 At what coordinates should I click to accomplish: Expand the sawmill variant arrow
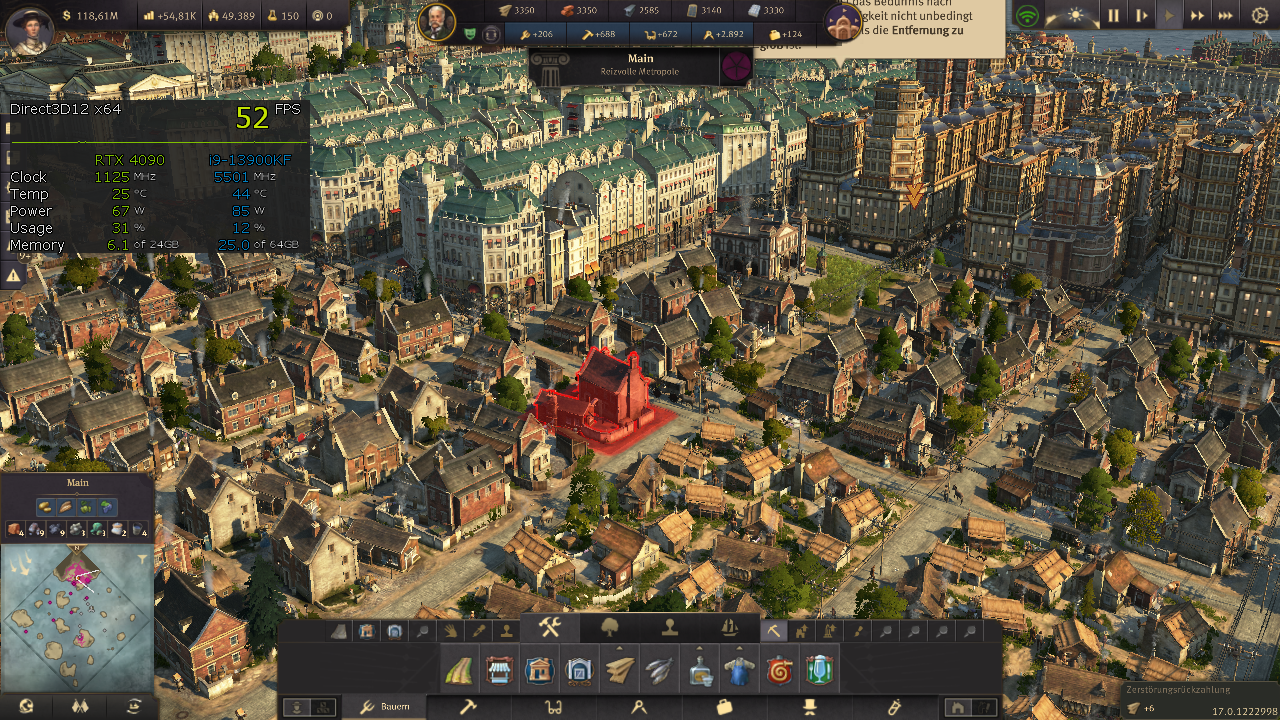[x=619, y=647]
